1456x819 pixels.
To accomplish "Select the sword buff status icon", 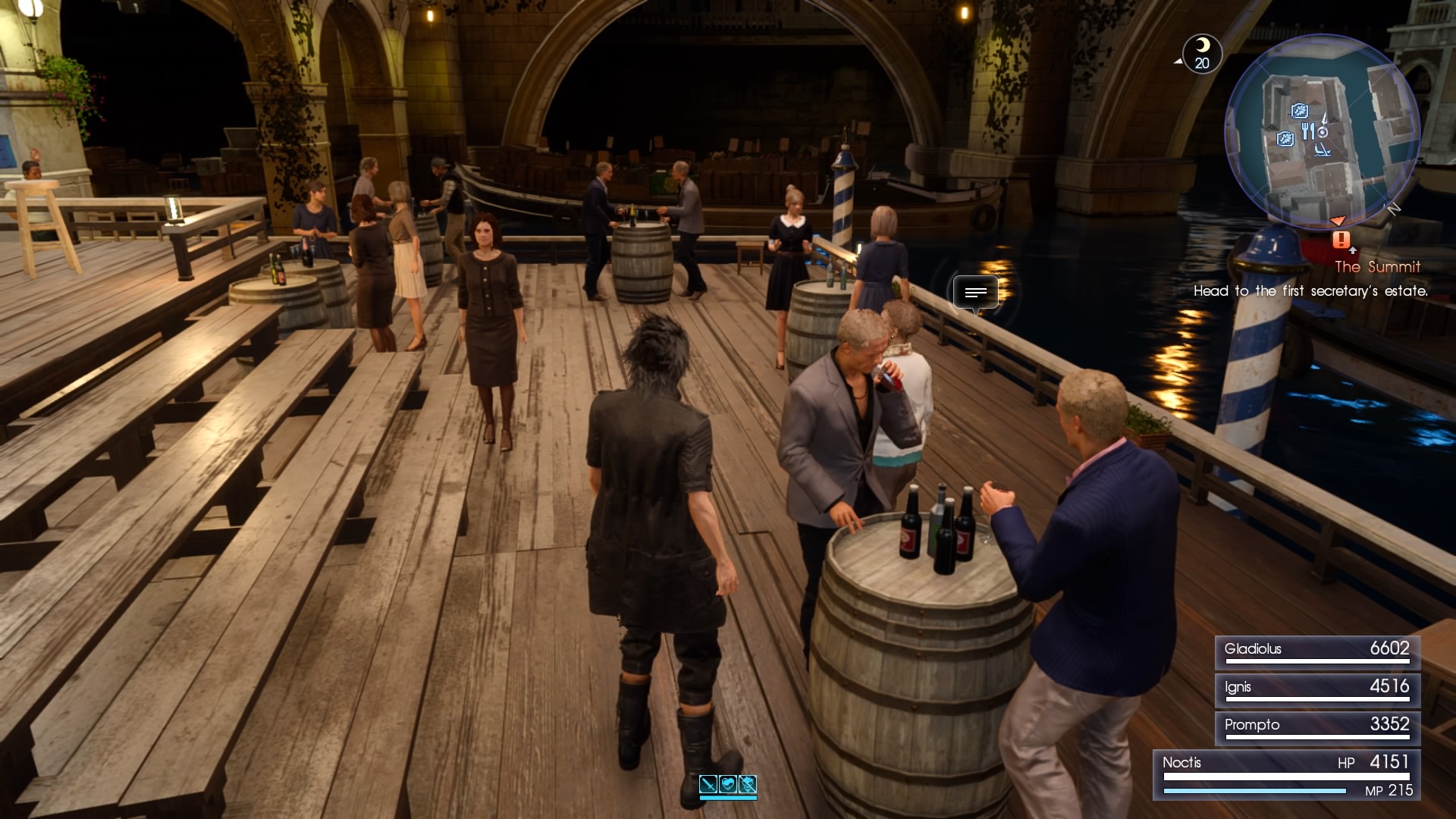I will pyautogui.click(x=708, y=783).
